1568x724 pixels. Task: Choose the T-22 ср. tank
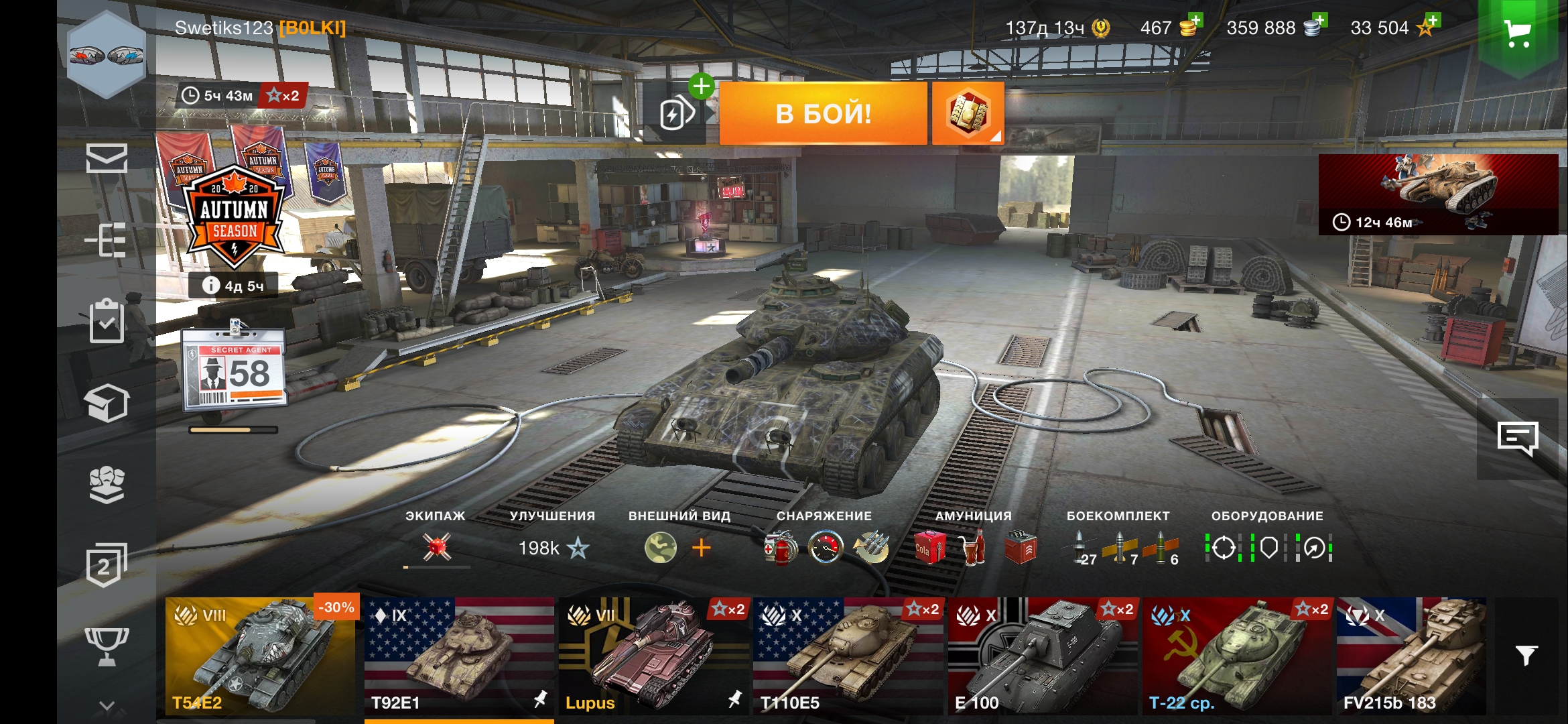(1237, 656)
